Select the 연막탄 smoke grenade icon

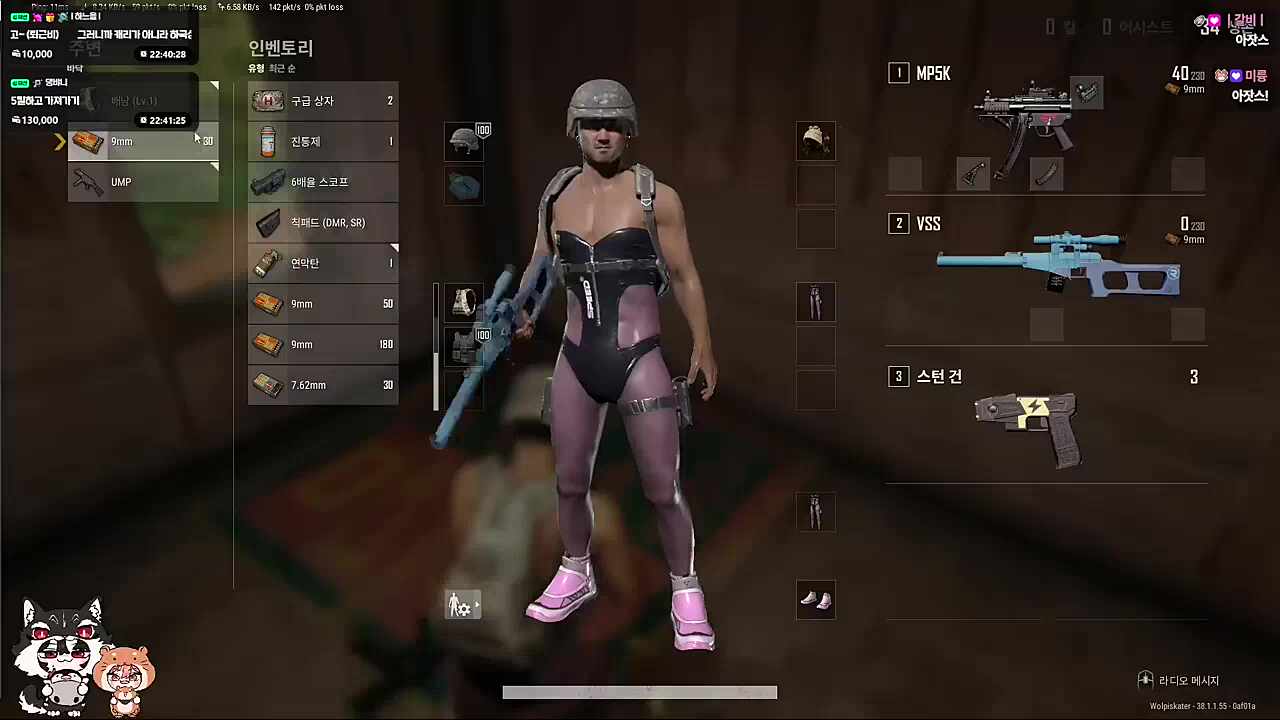coord(268,263)
